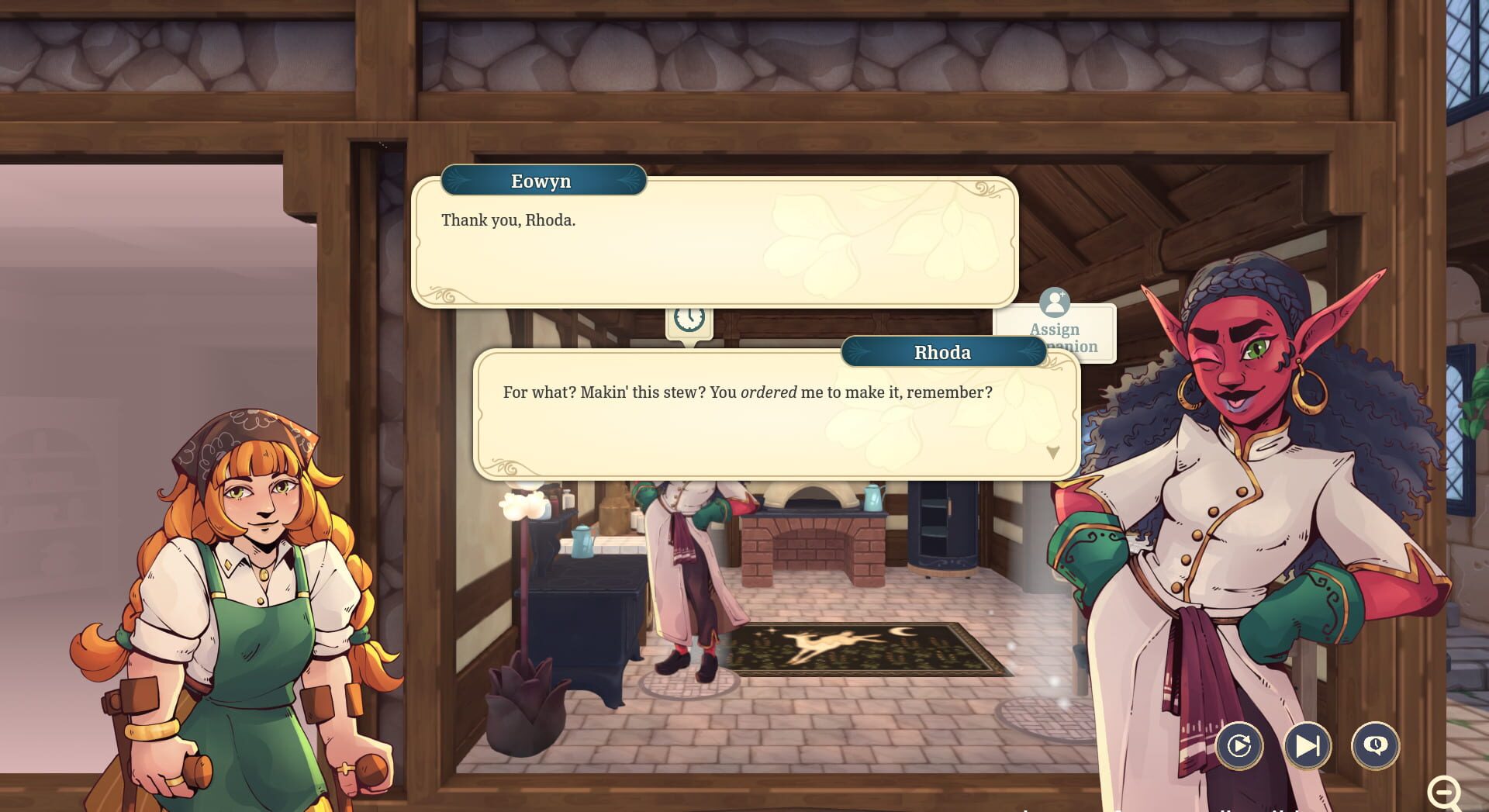The width and height of the screenshot is (1489, 812).
Task: Enable auto-advance dialogue playback
Action: pyautogui.click(x=1239, y=745)
